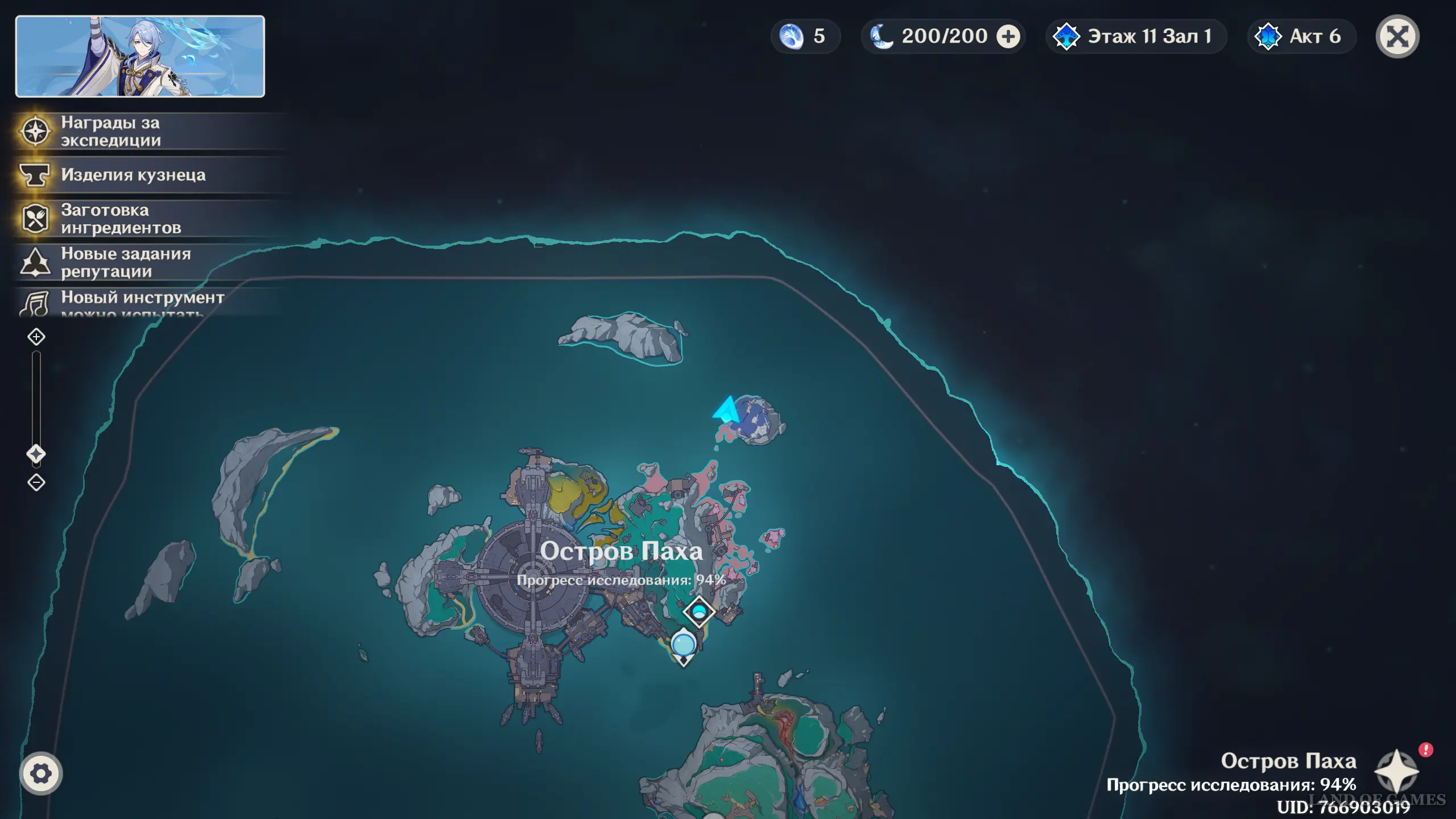The height and width of the screenshot is (819, 1456).
Task: Click the moon-shaped resin icon
Action: click(882, 37)
